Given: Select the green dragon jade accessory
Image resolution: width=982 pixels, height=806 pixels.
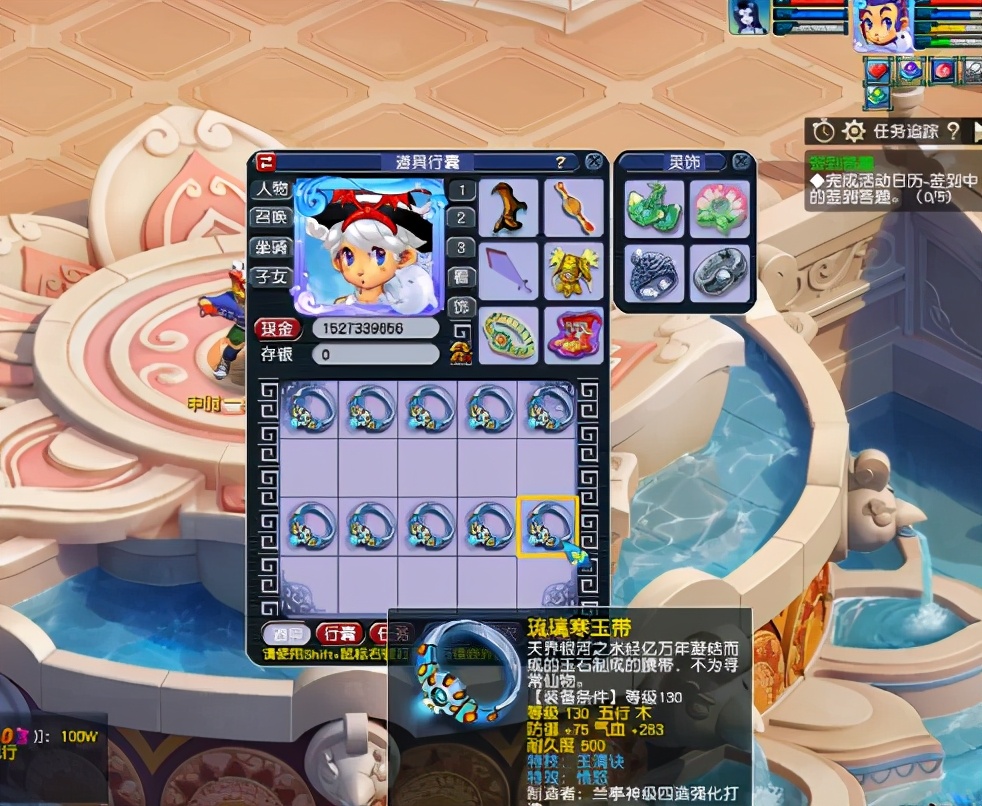Looking at the screenshot, I should click(655, 208).
